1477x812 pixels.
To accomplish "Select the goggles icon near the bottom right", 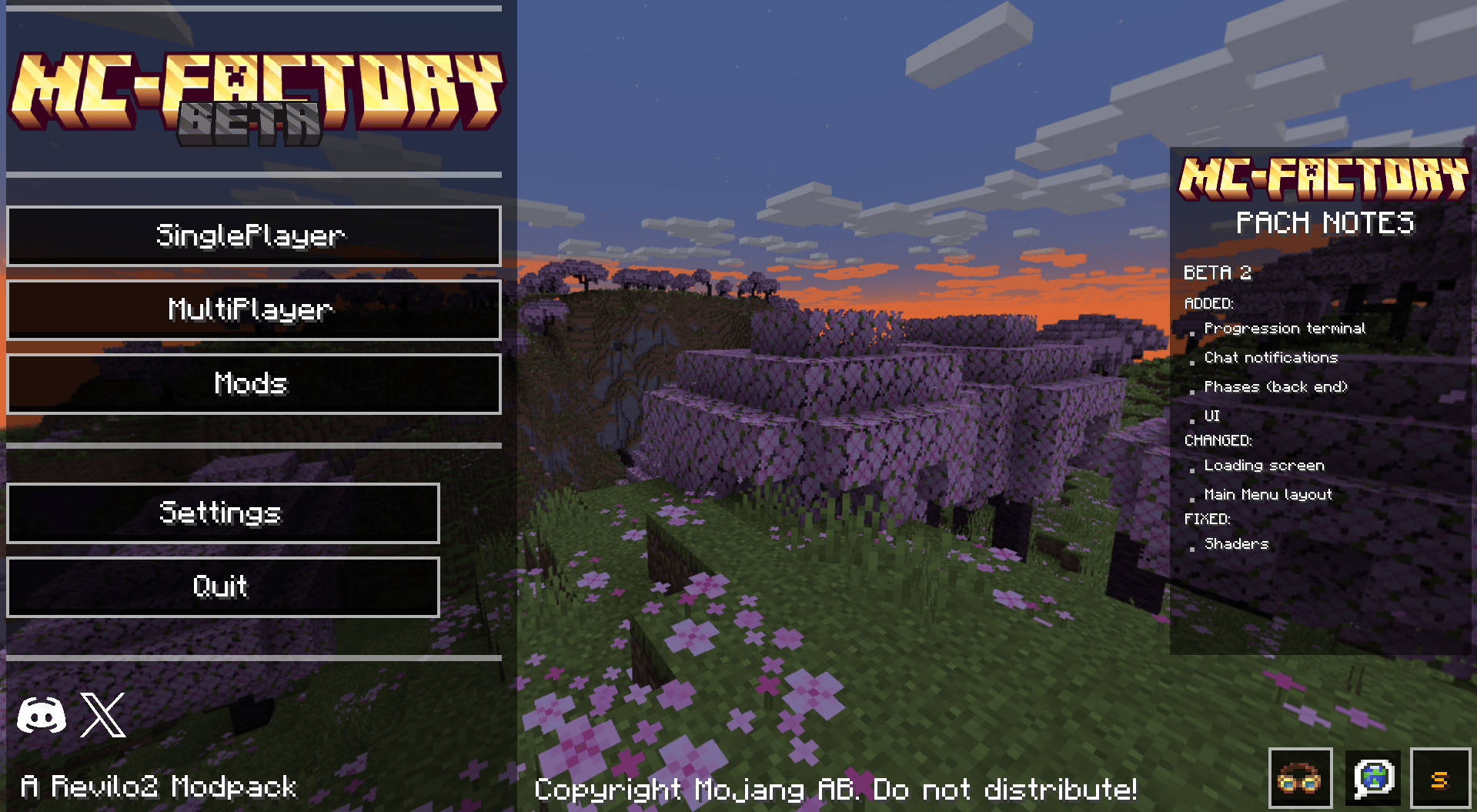I will (1303, 777).
